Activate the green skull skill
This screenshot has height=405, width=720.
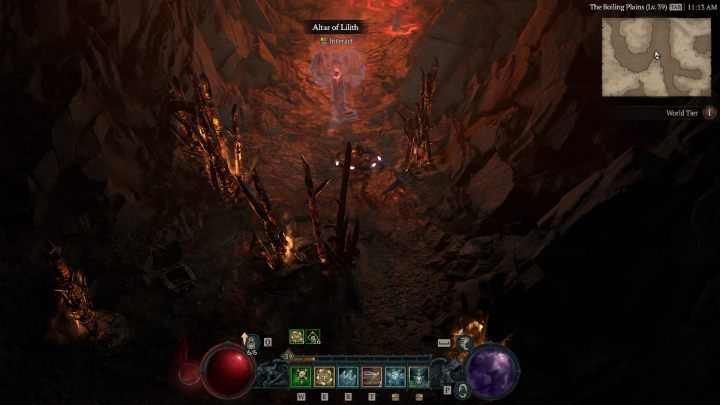[x=301, y=376]
